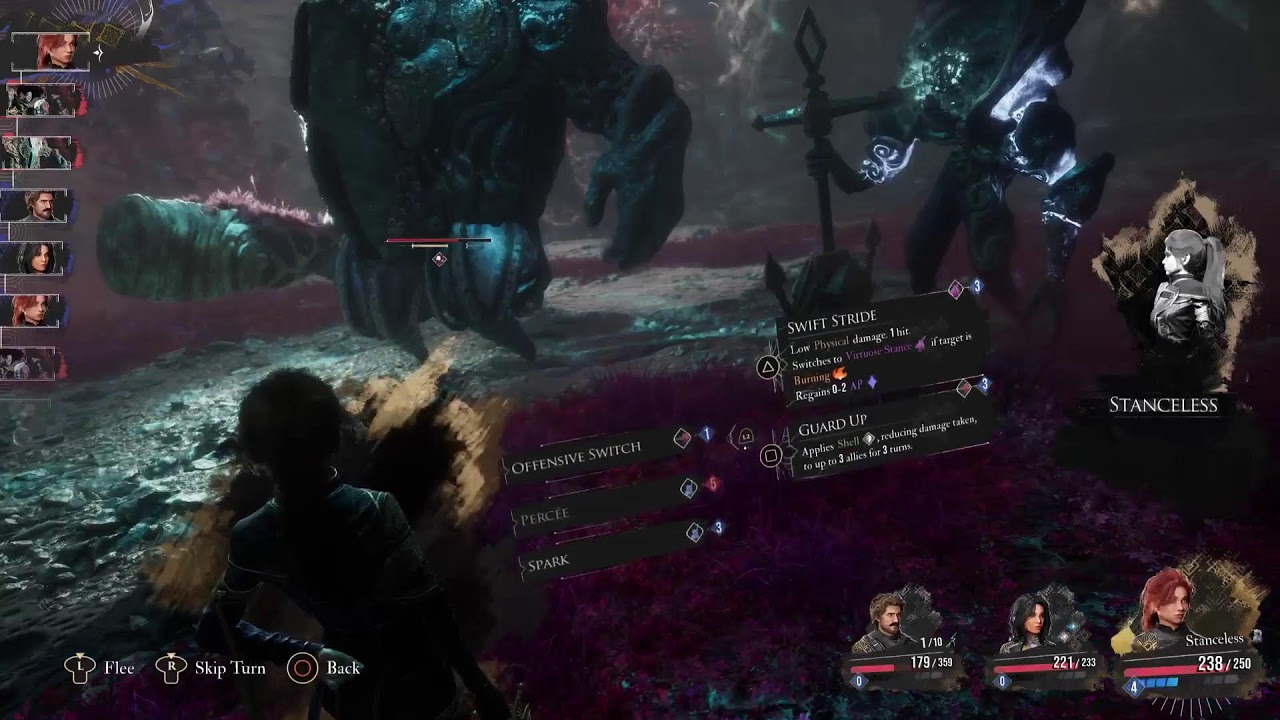This screenshot has width=1280, height=720.
Task: Select the mustached man's party status portrait
Action: (x=889, y=624)
